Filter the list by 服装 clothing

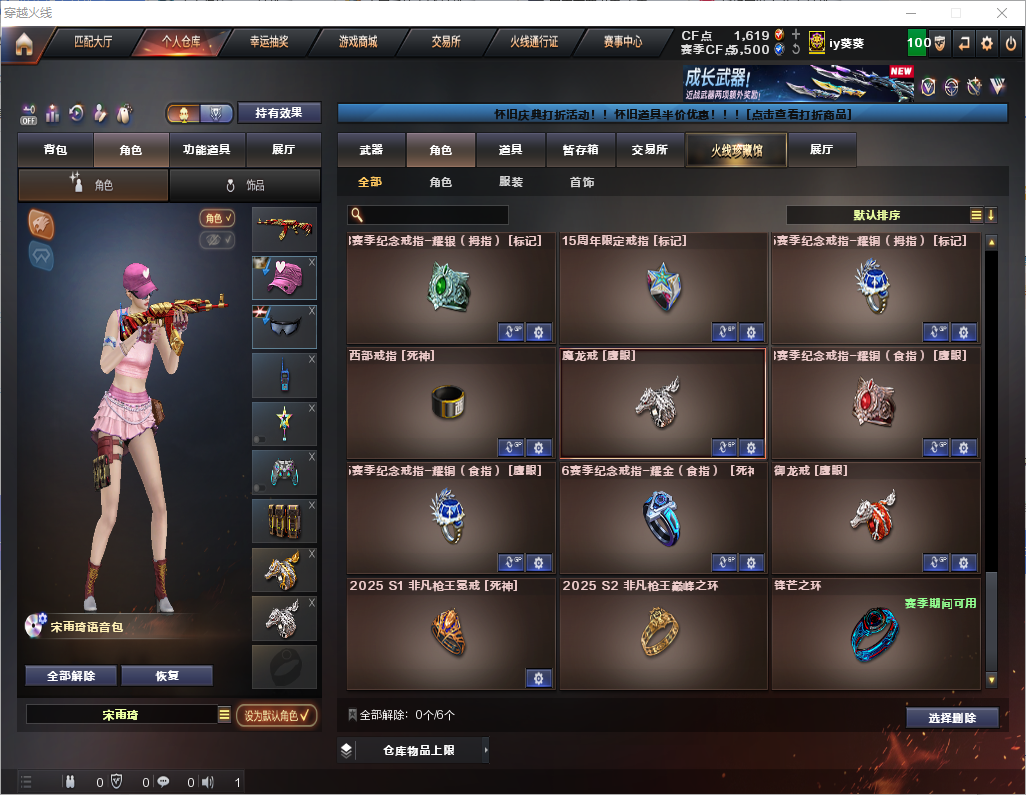pyautogui.click(x=511, y=183)
